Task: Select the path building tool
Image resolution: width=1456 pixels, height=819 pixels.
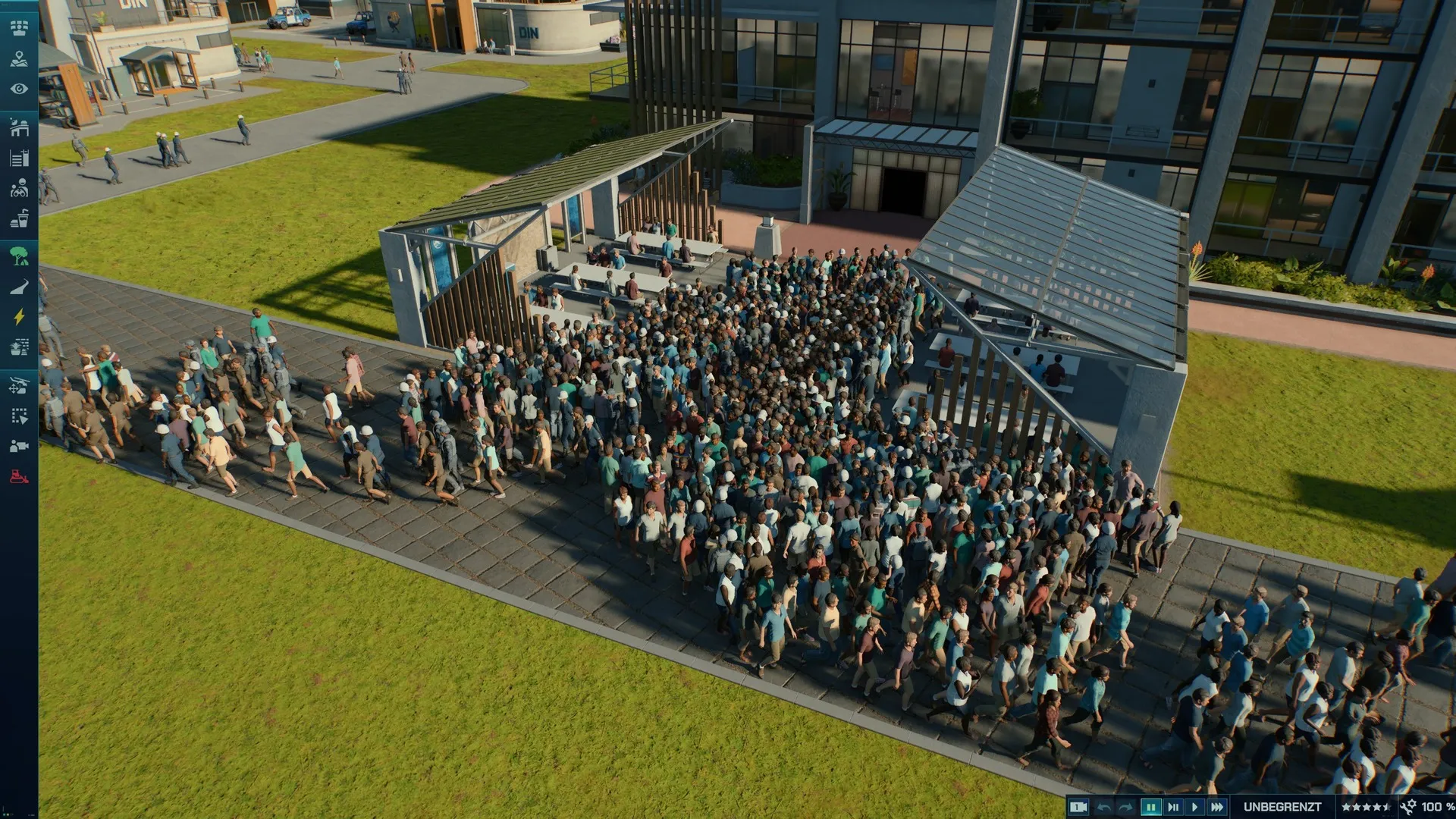Action: point(19,287)
